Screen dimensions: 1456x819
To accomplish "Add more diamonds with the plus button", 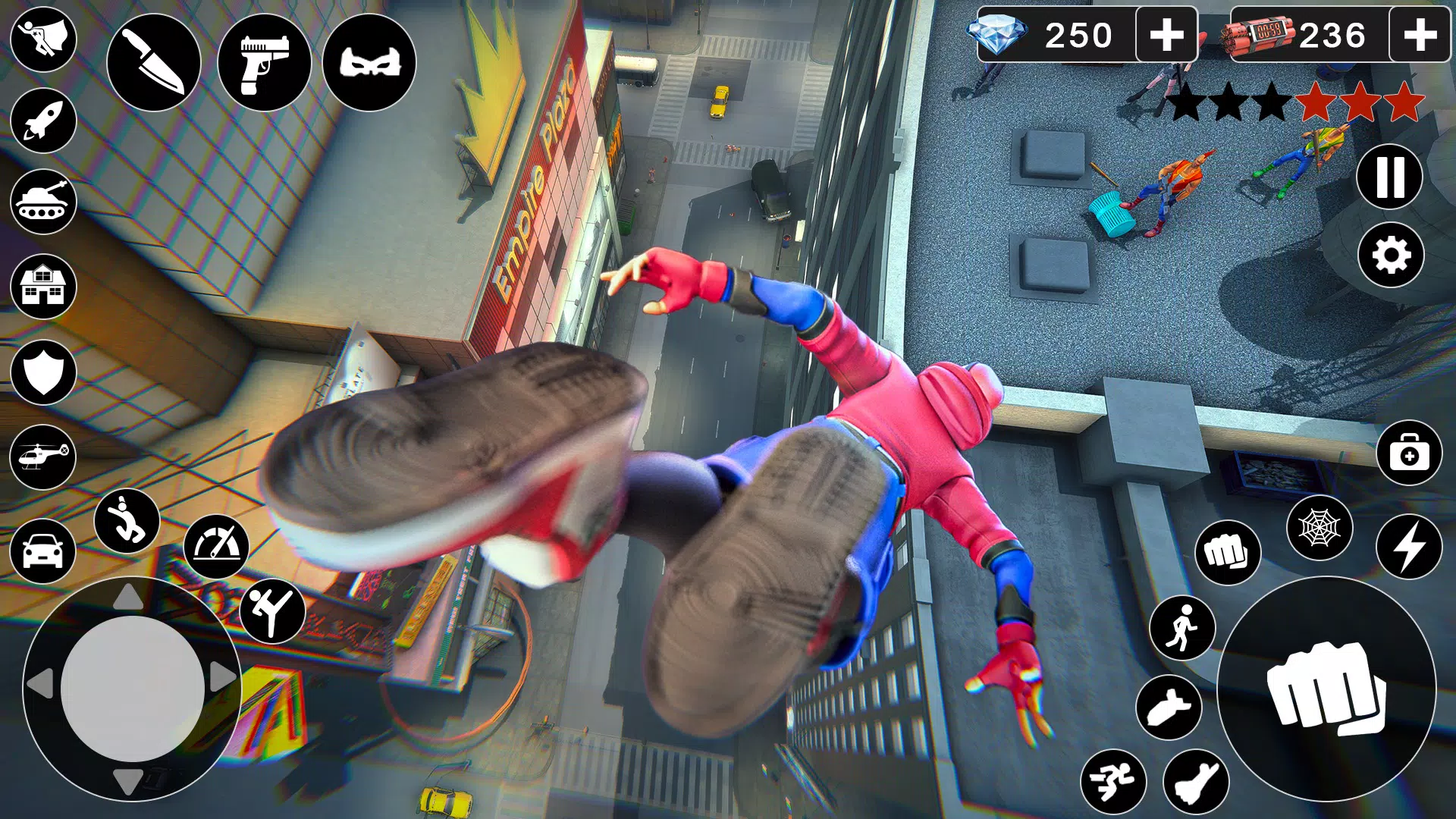I will (x=1168, y=33).
